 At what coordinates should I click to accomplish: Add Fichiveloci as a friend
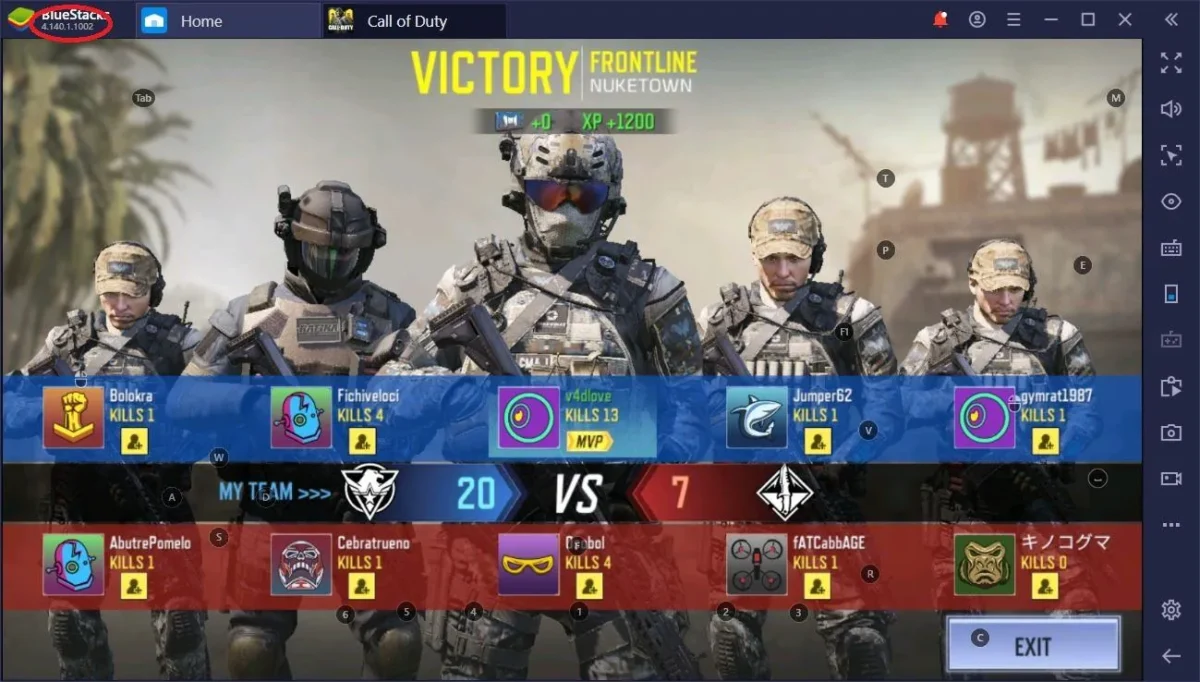[362, 441]
